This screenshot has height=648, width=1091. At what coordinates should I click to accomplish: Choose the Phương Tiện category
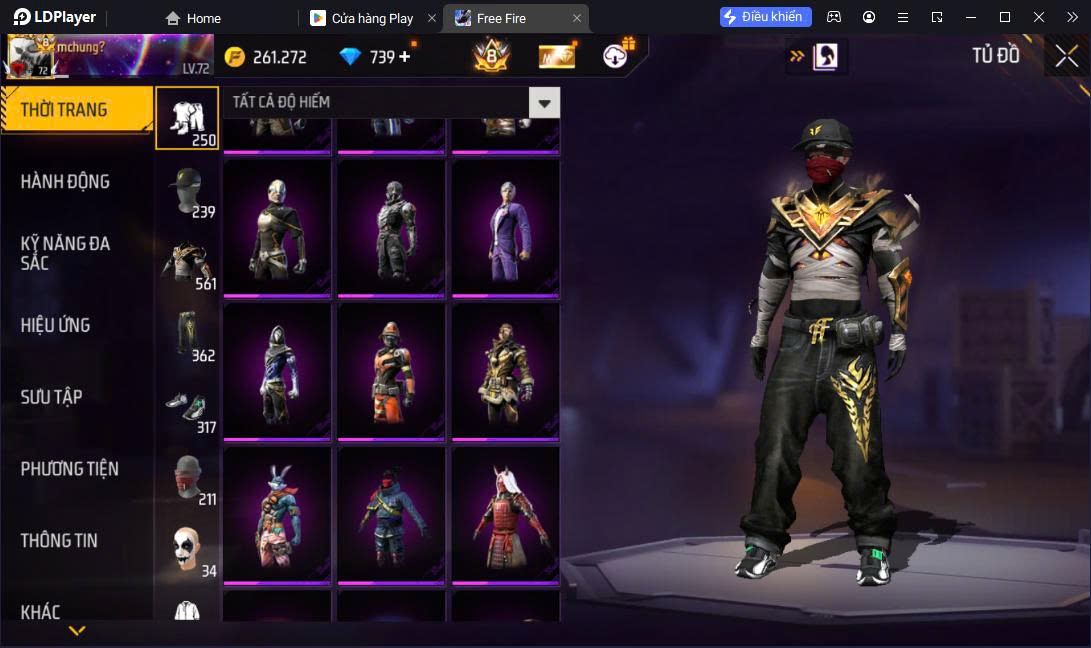(x=70, y=469)
